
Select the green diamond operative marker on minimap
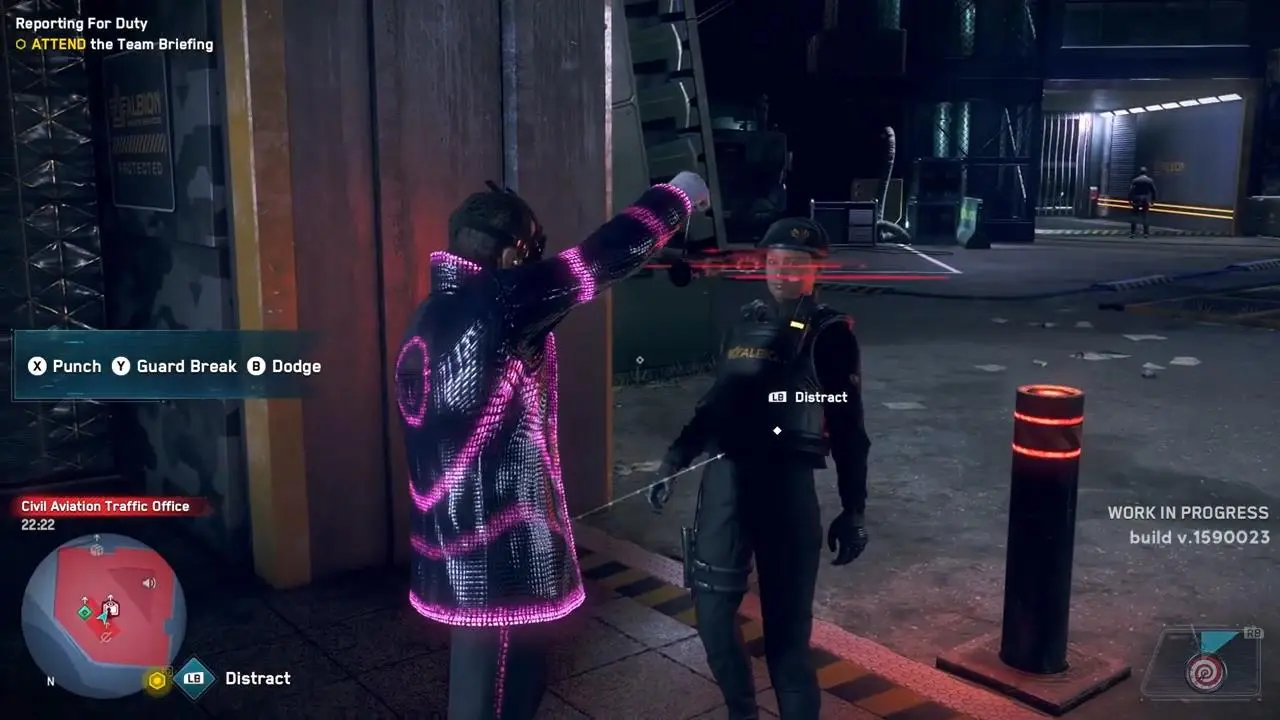(83, 612)
